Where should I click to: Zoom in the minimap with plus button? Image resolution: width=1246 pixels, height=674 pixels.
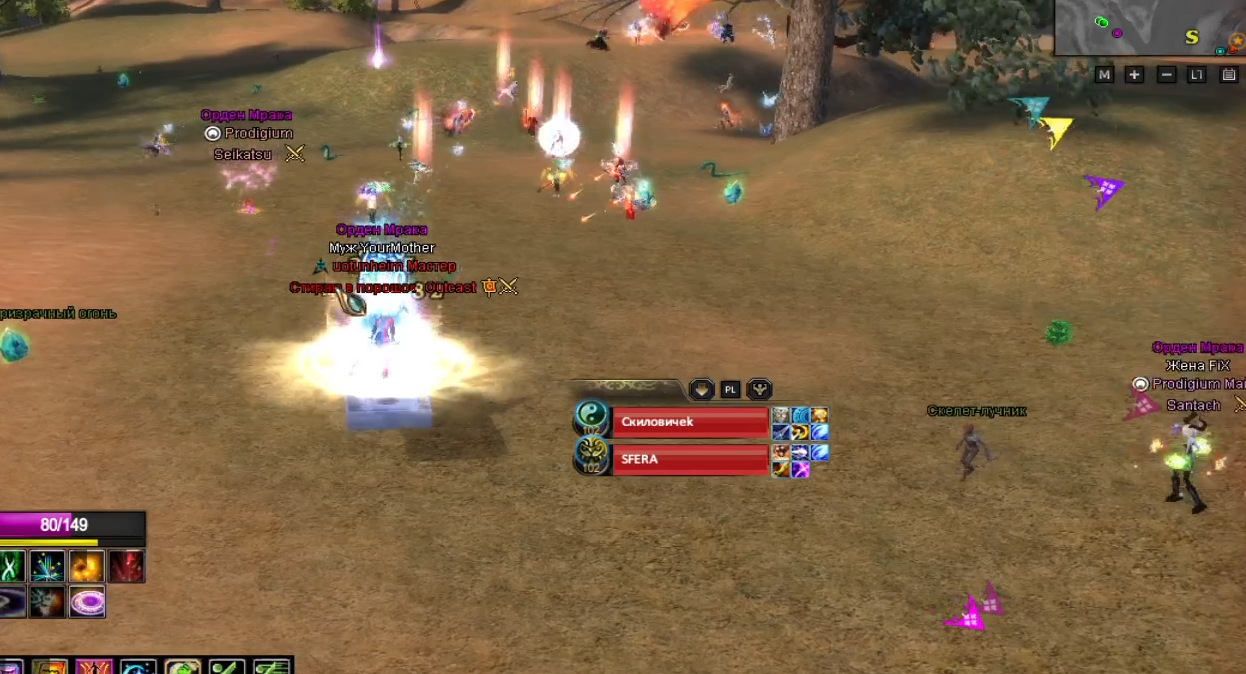point(1134,75)
